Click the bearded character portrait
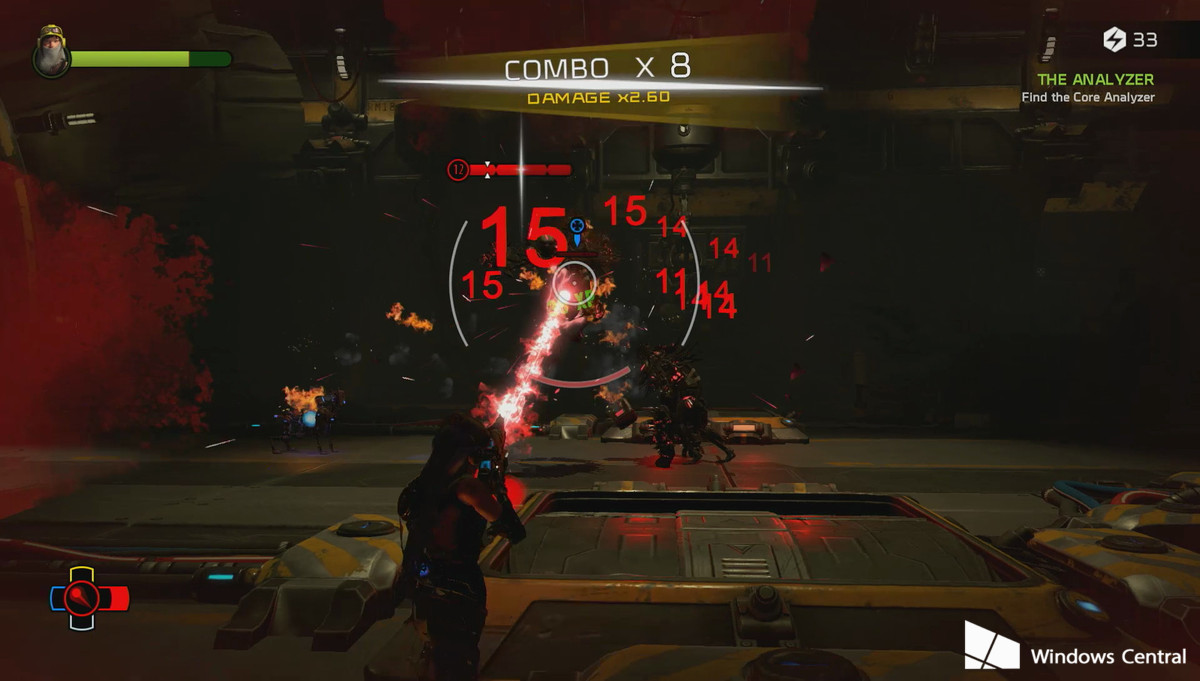This screenshot has height=681, width=1200. (x=49, y=55)
